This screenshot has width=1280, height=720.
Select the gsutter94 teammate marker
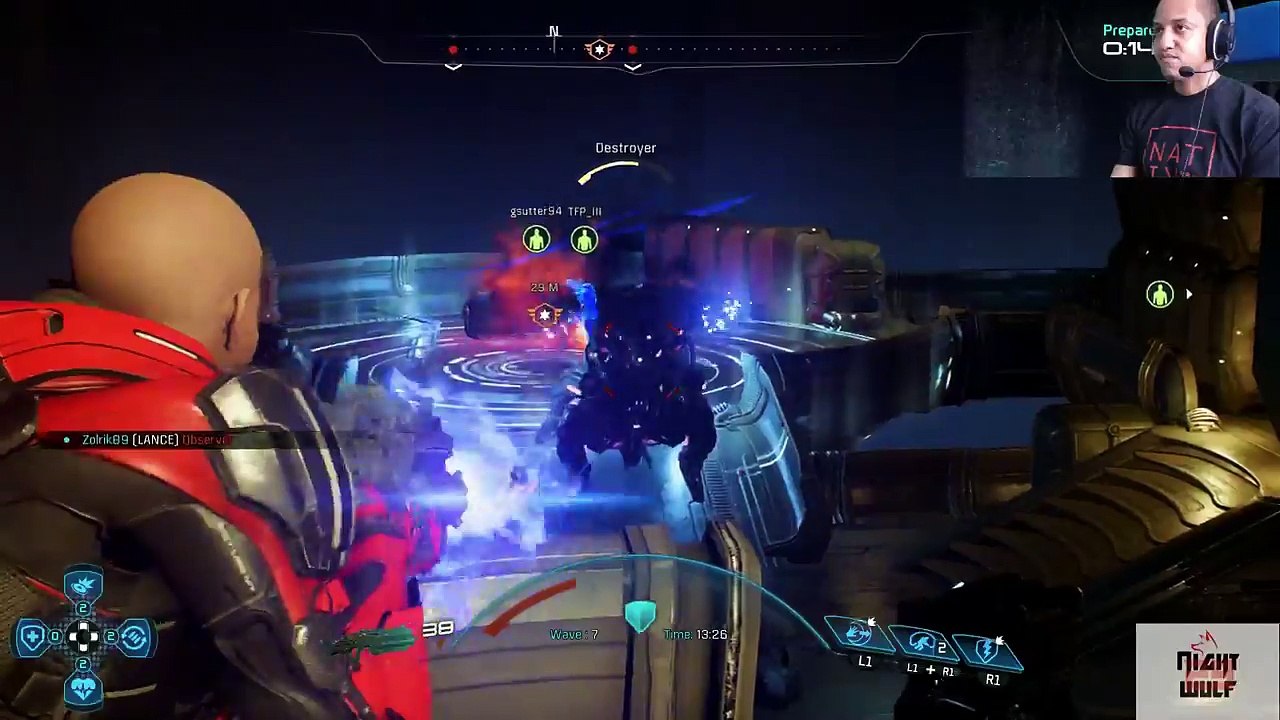coord(537,239)
